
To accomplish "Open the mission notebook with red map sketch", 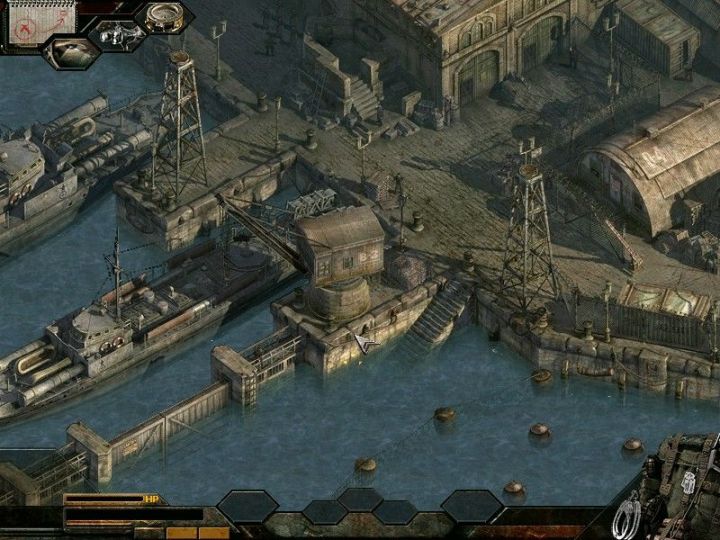I will [x=29, y=22].
